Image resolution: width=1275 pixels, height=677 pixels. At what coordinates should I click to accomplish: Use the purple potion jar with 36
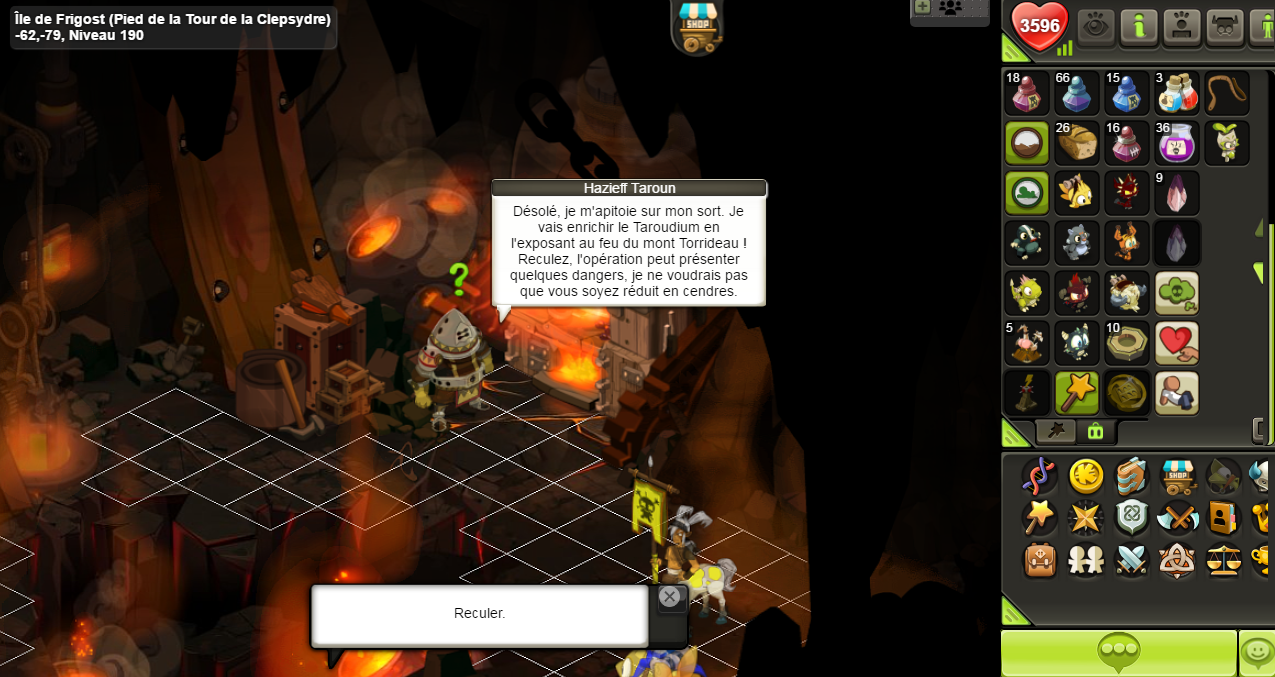[1176, 143]
